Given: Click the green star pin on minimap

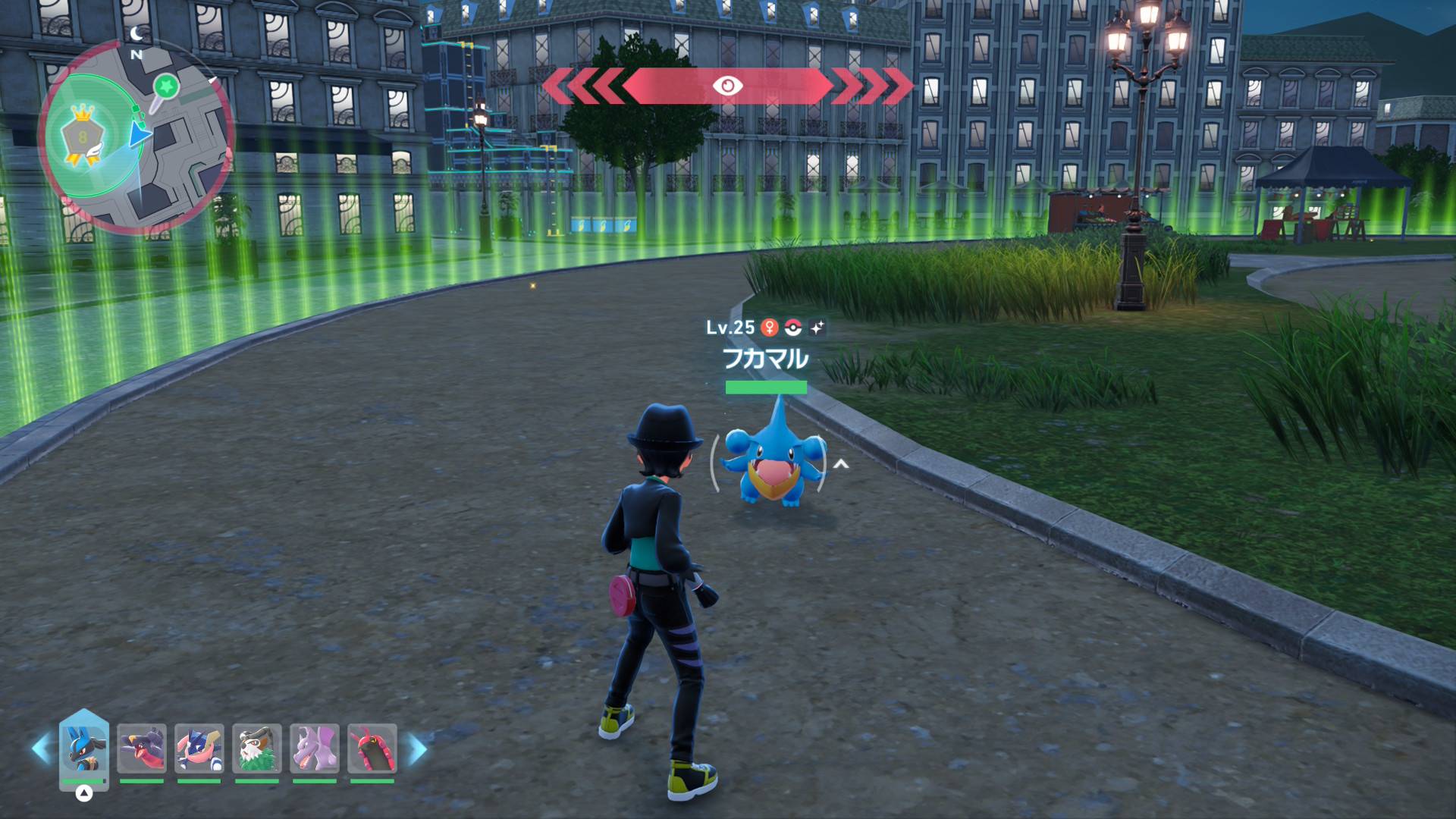Looking at the screenshot, I should 166,87.
